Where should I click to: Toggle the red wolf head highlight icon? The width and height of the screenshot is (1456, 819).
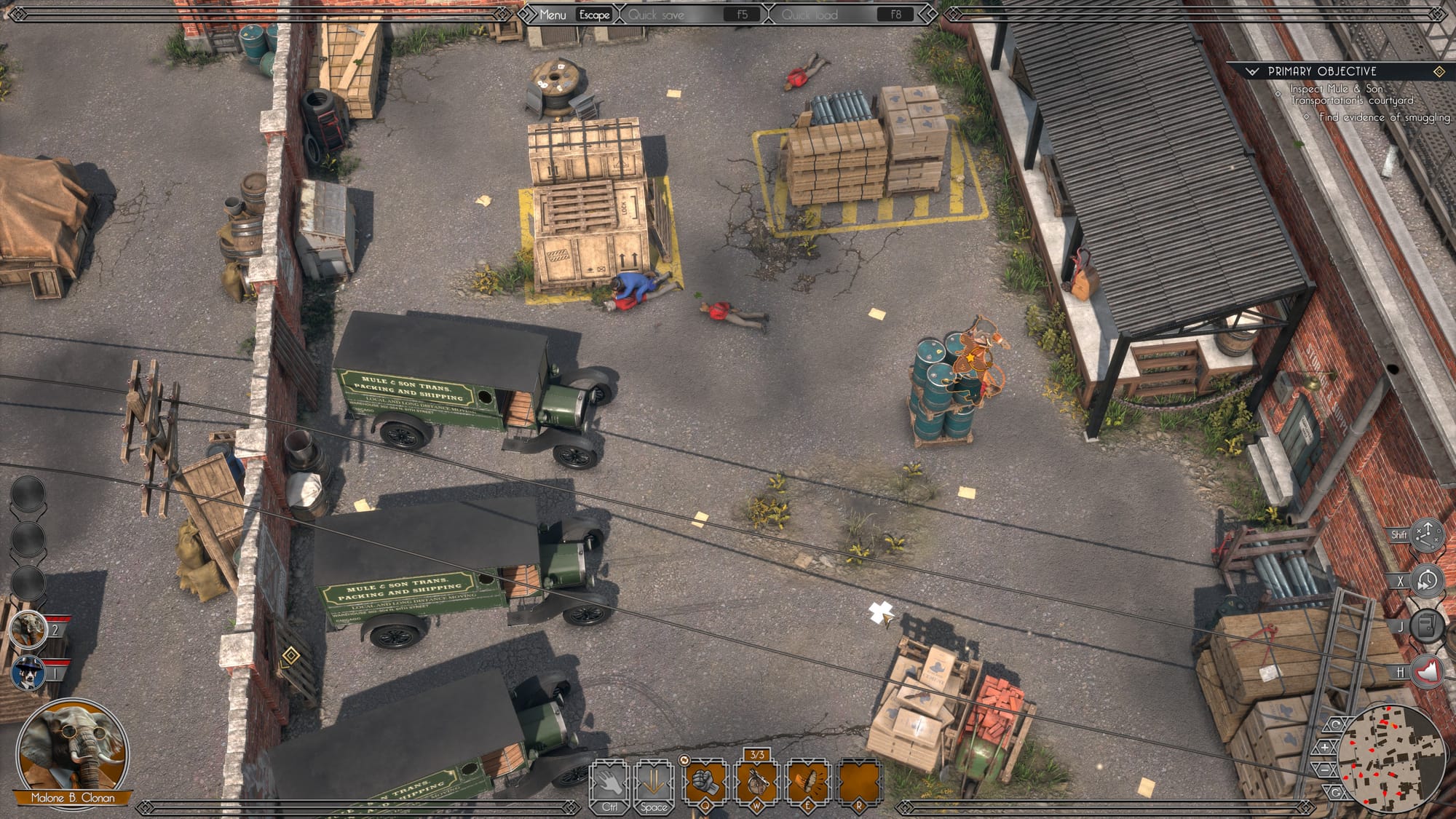click(x=1427, y=672)
